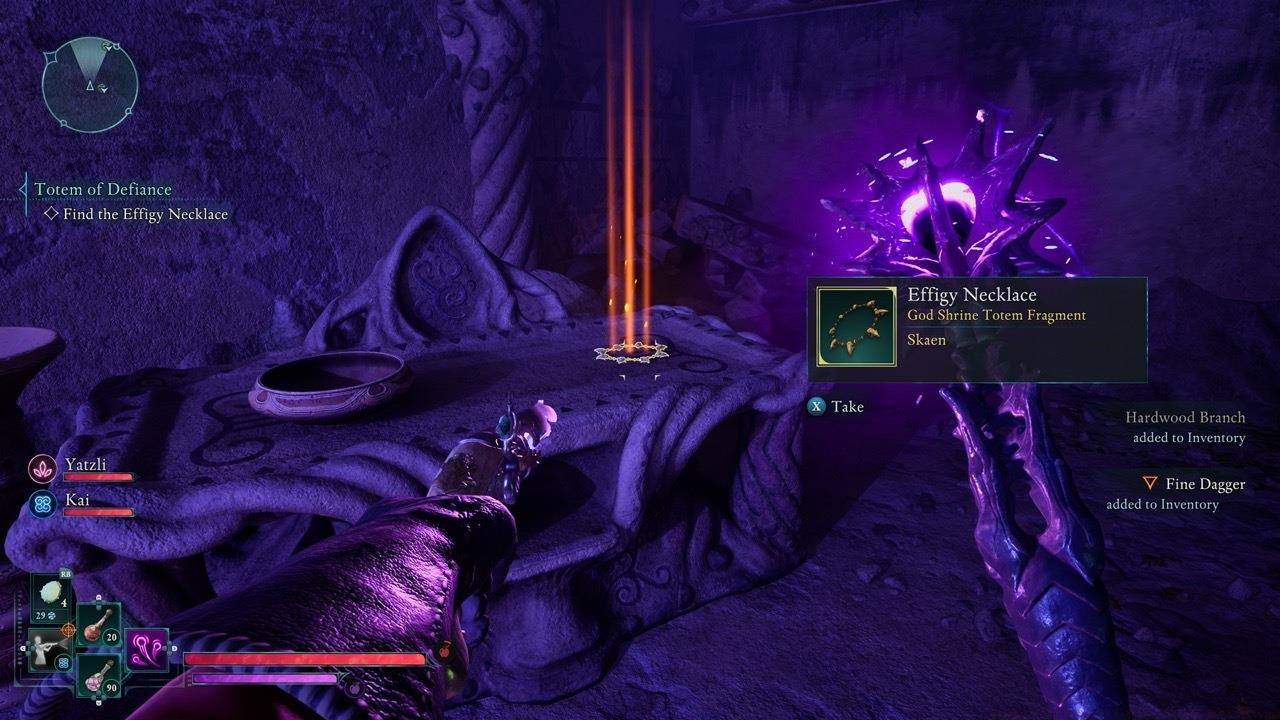The image size is (1280, 720).
Task: Click the up chevron above the potion slot
Action: (98, 598)
